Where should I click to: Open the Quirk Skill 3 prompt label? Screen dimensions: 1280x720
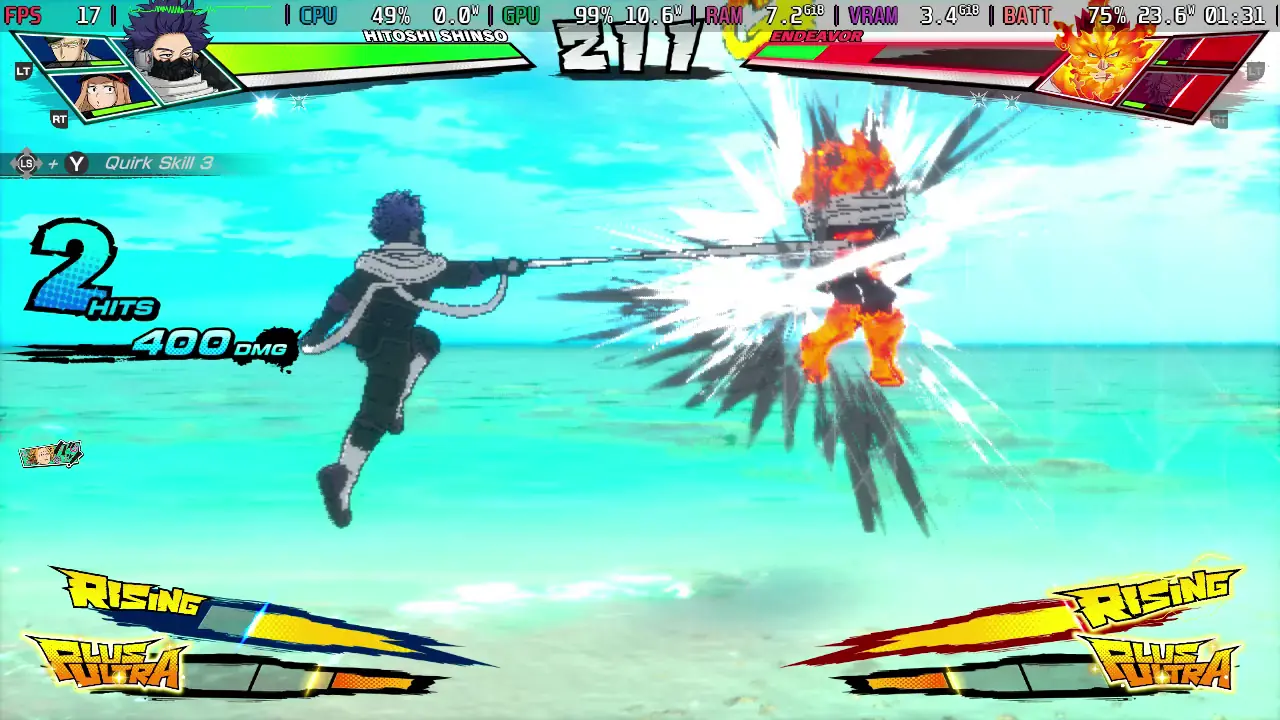pyautogui.click(x=160, y=163)
